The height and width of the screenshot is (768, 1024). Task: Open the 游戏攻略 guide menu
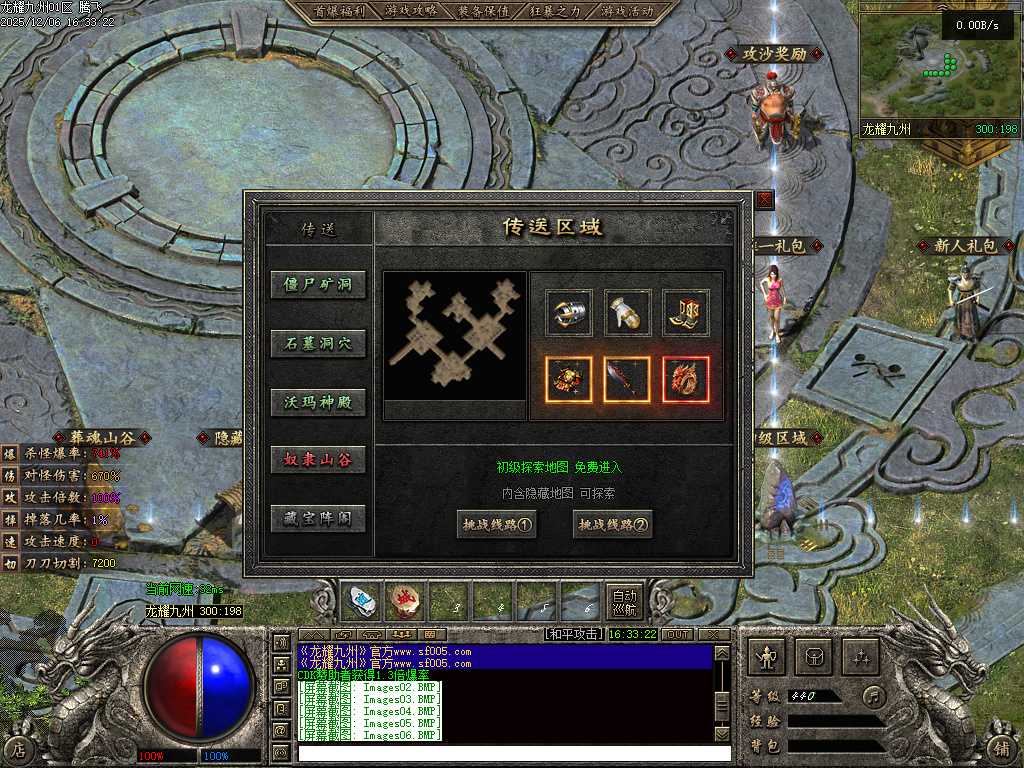click(411, 11)
